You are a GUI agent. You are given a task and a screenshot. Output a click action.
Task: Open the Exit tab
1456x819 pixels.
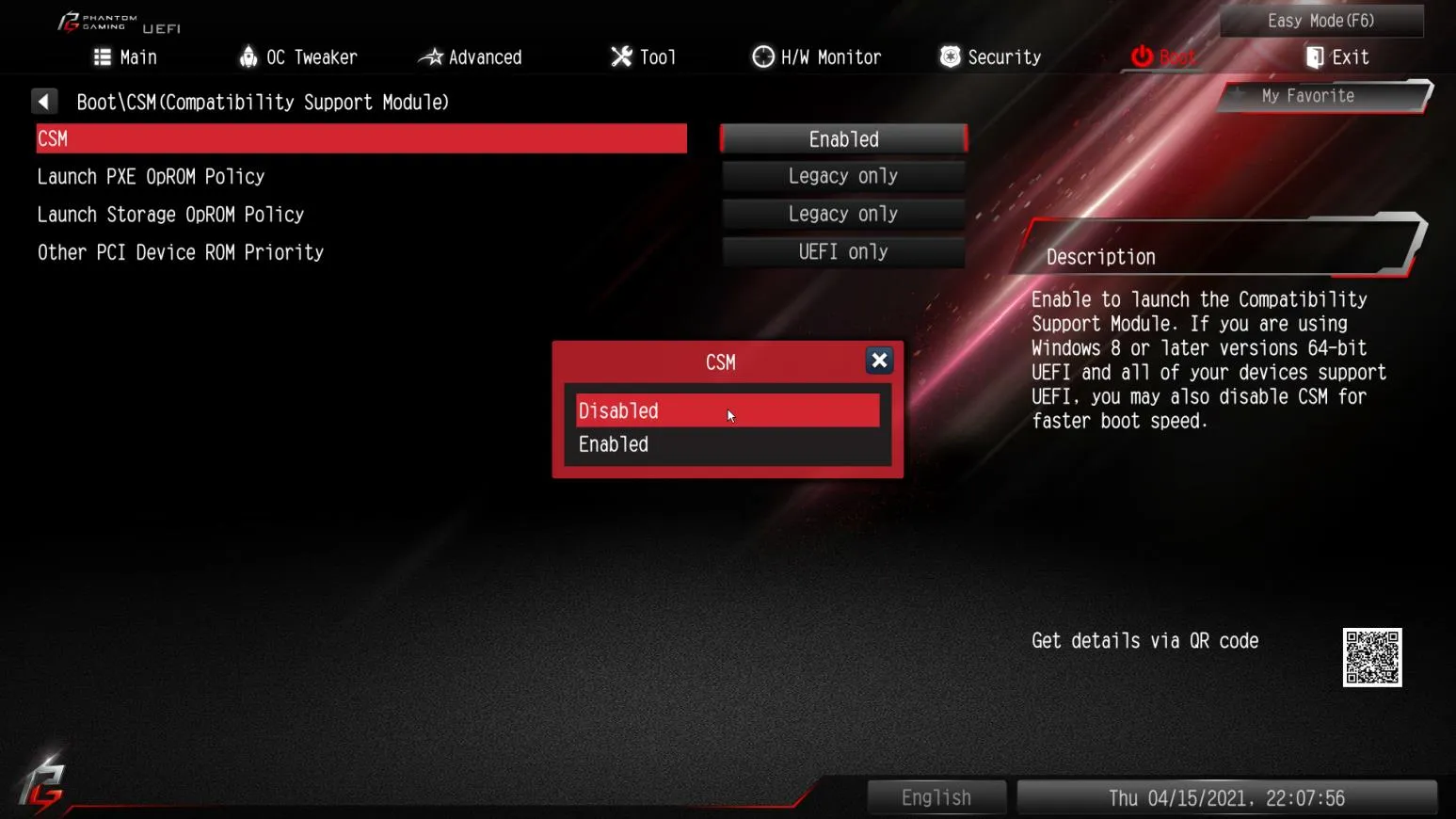[1336, 57]
